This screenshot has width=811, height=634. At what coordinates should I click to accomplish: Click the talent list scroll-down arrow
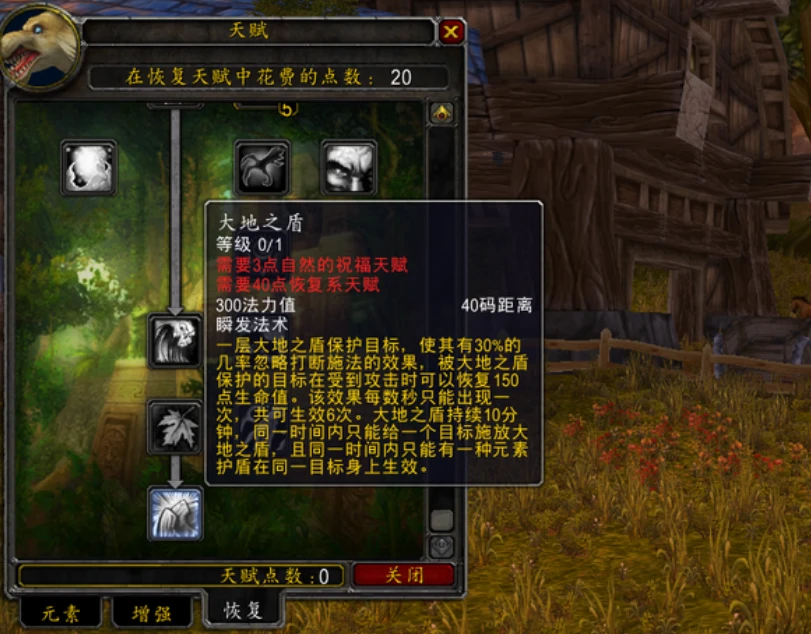tap(441, 547)
